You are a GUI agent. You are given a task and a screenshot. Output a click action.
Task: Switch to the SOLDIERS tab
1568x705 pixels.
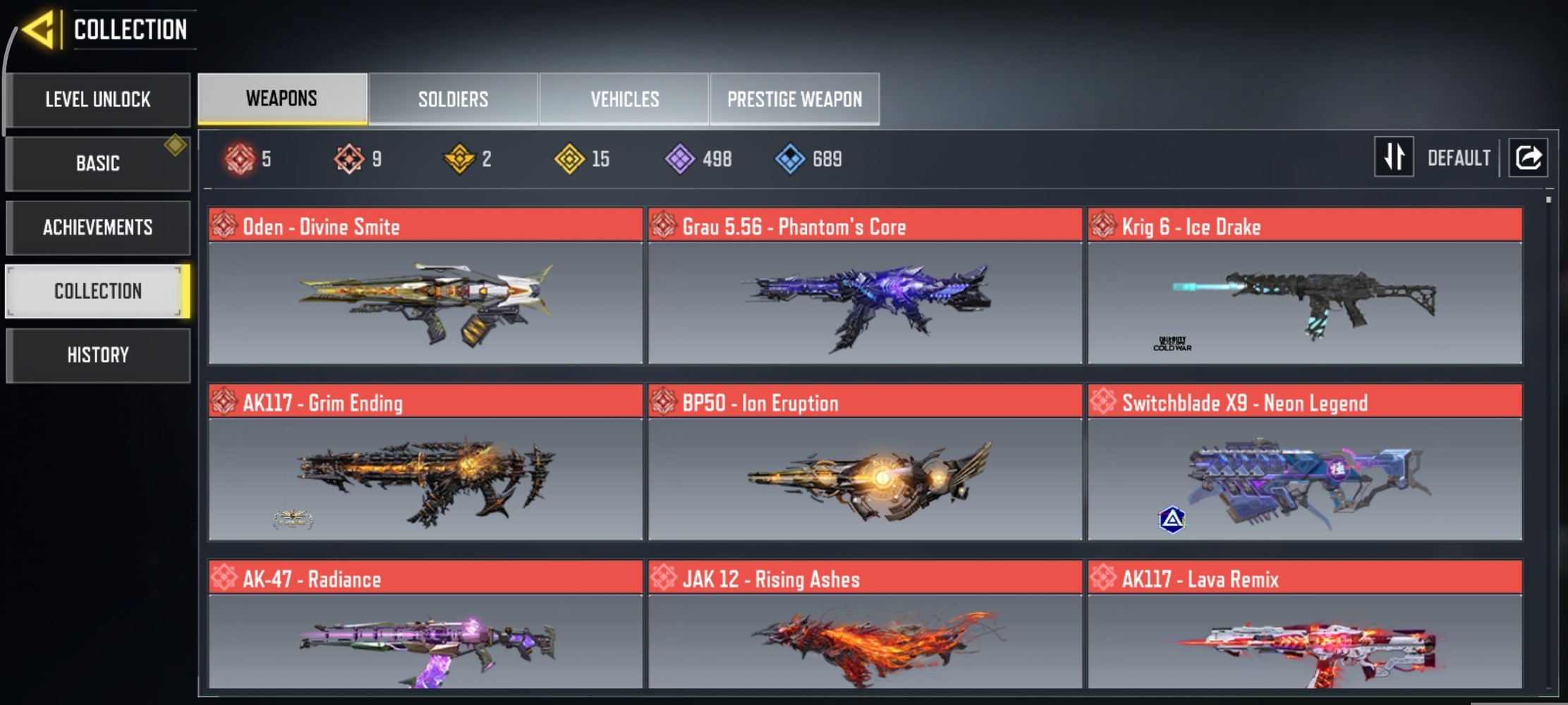click(x=452, y=98)
